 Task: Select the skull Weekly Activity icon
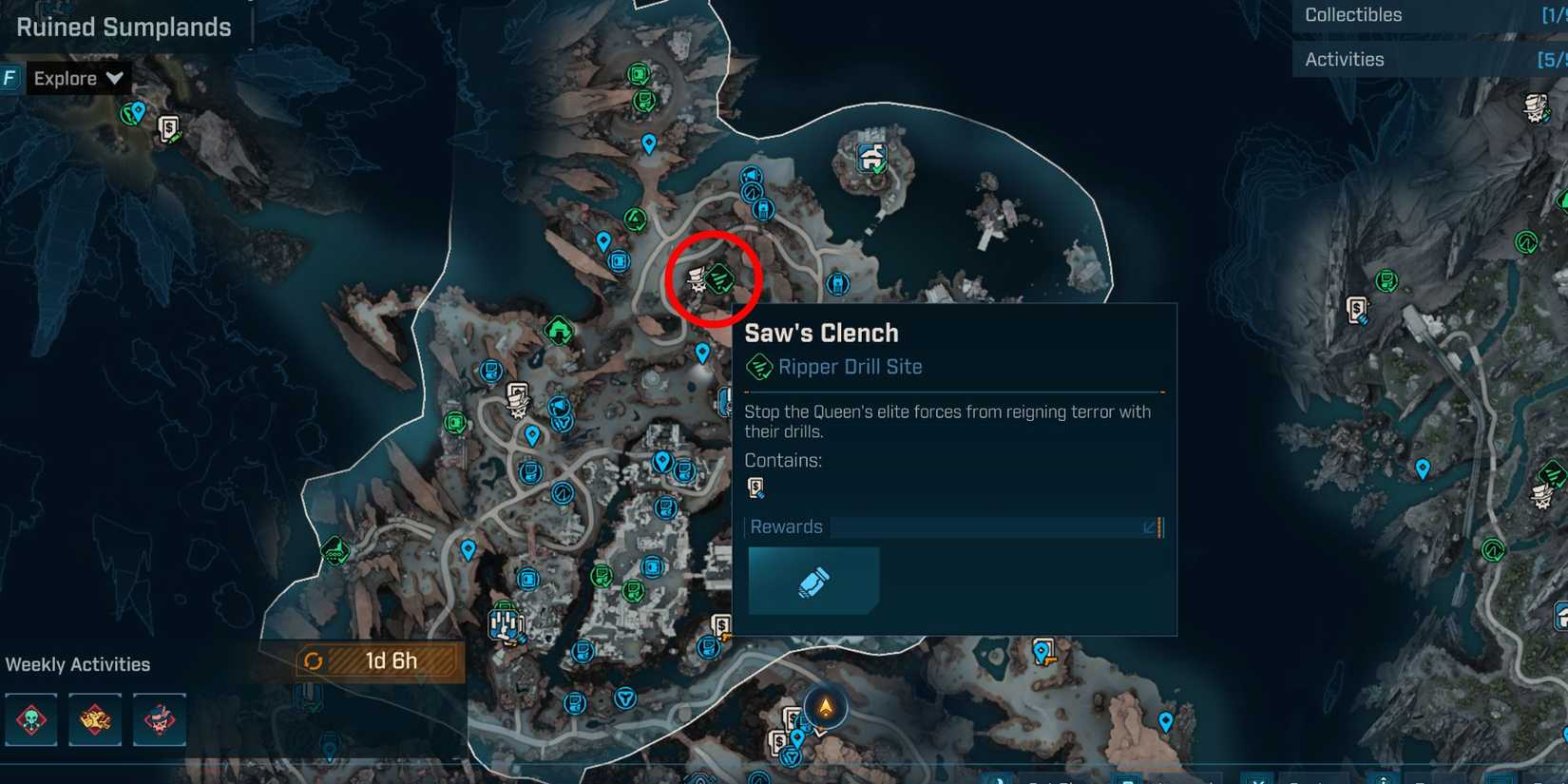(31, 720)
